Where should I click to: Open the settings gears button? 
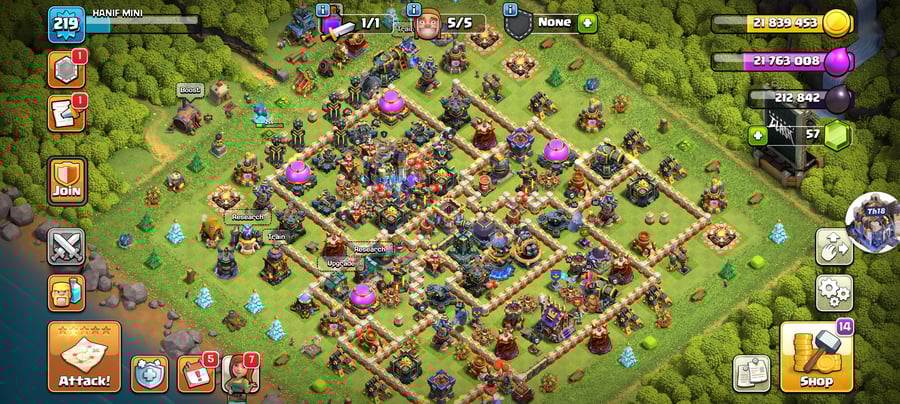click(834, 293)
